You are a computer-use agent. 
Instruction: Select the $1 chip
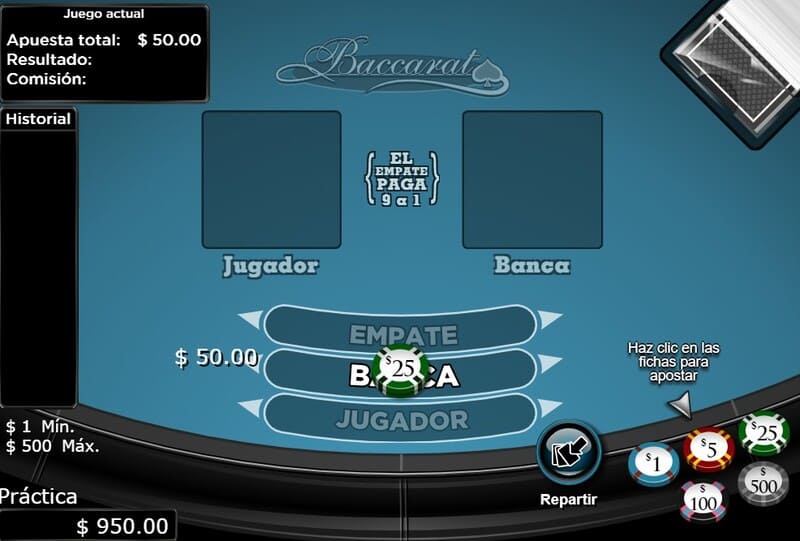(652, 462)
